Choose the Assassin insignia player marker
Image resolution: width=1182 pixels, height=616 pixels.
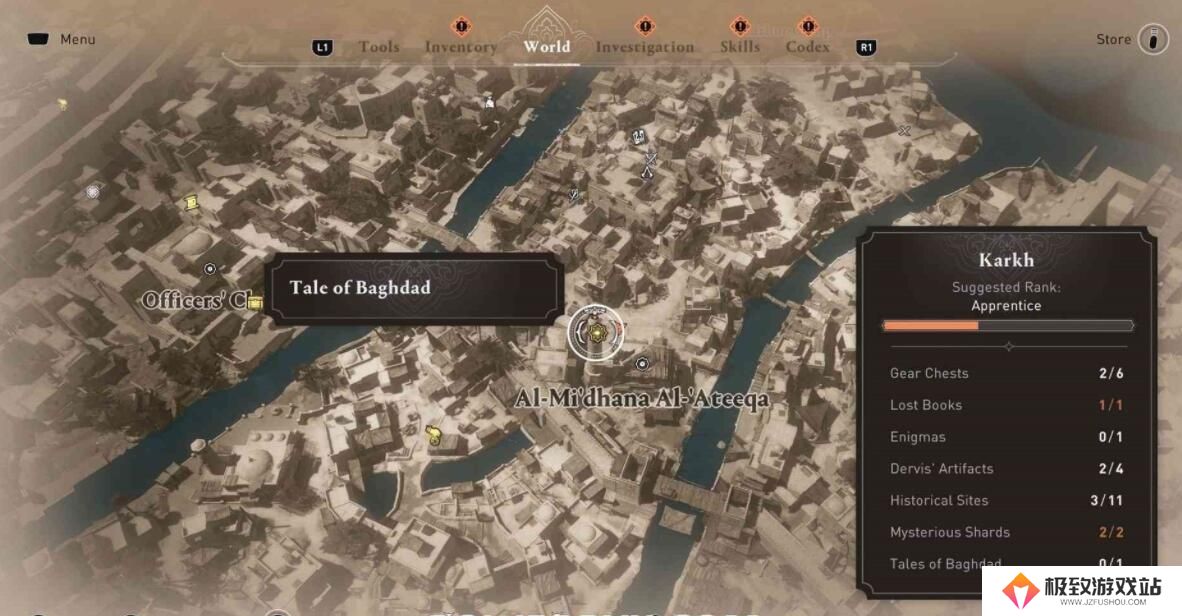(647, 173)
